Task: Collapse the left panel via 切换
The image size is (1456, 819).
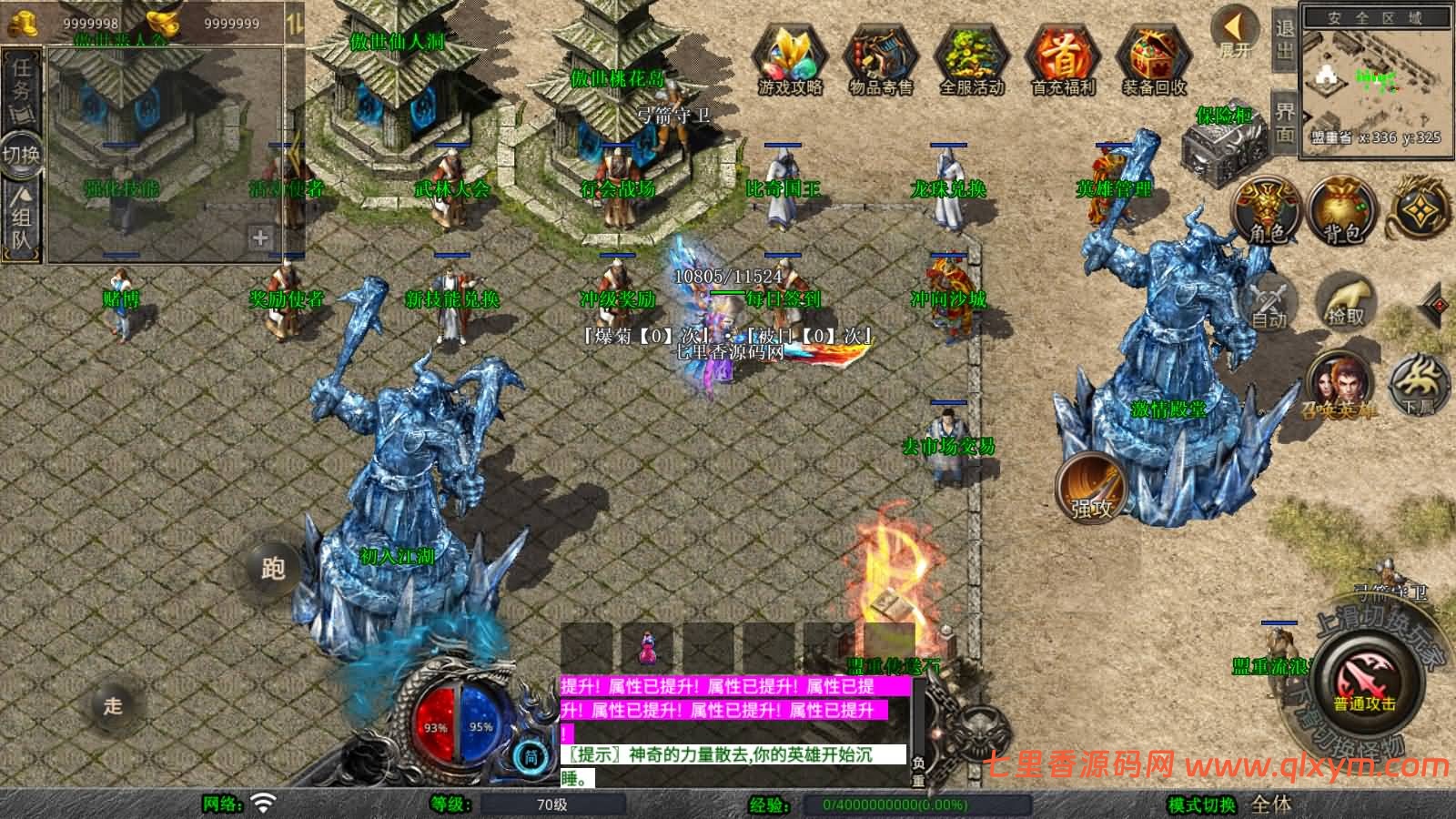Action: (x=23, y=155)
